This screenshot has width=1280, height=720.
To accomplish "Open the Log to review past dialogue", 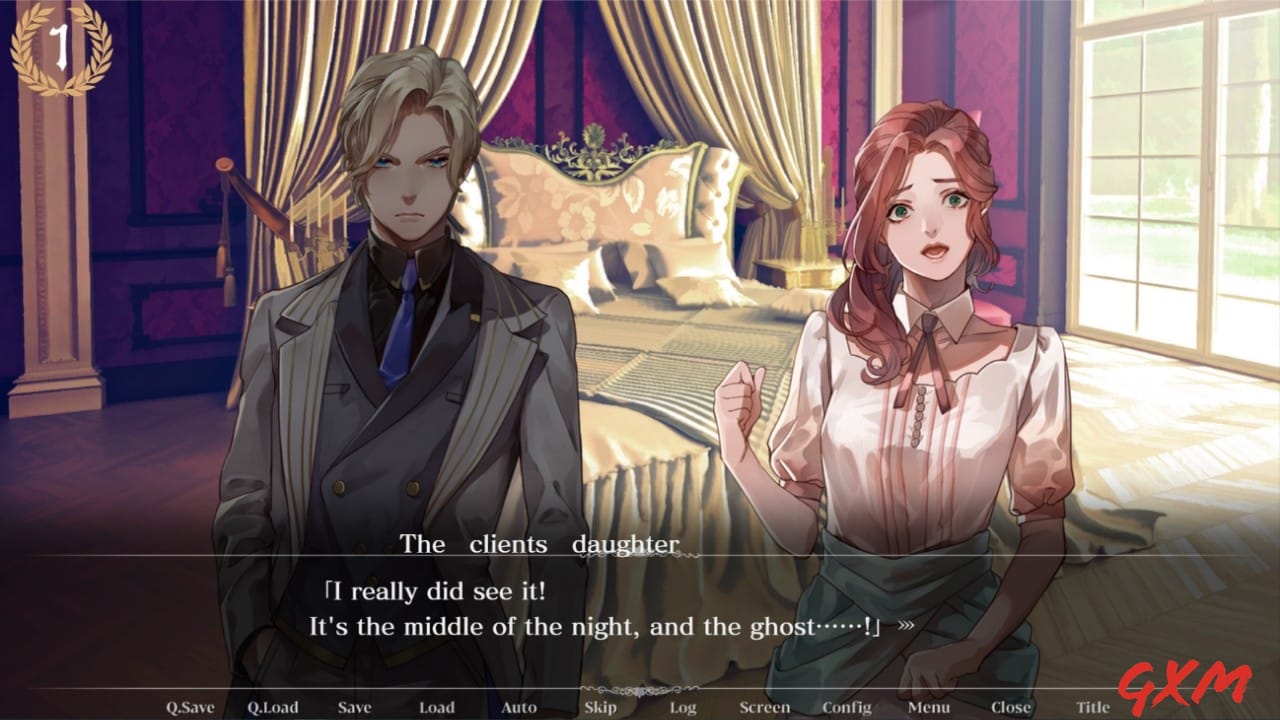I will [683, 706].
